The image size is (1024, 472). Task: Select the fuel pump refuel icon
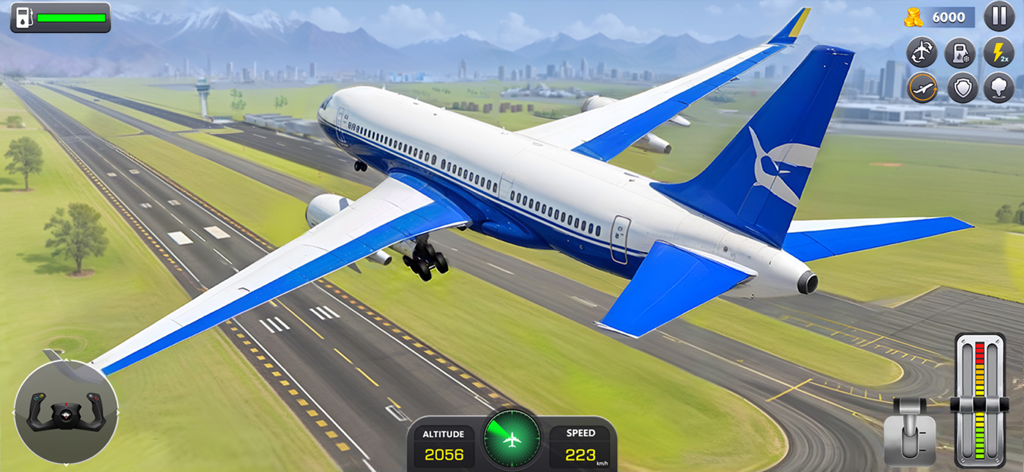(960, 52)
